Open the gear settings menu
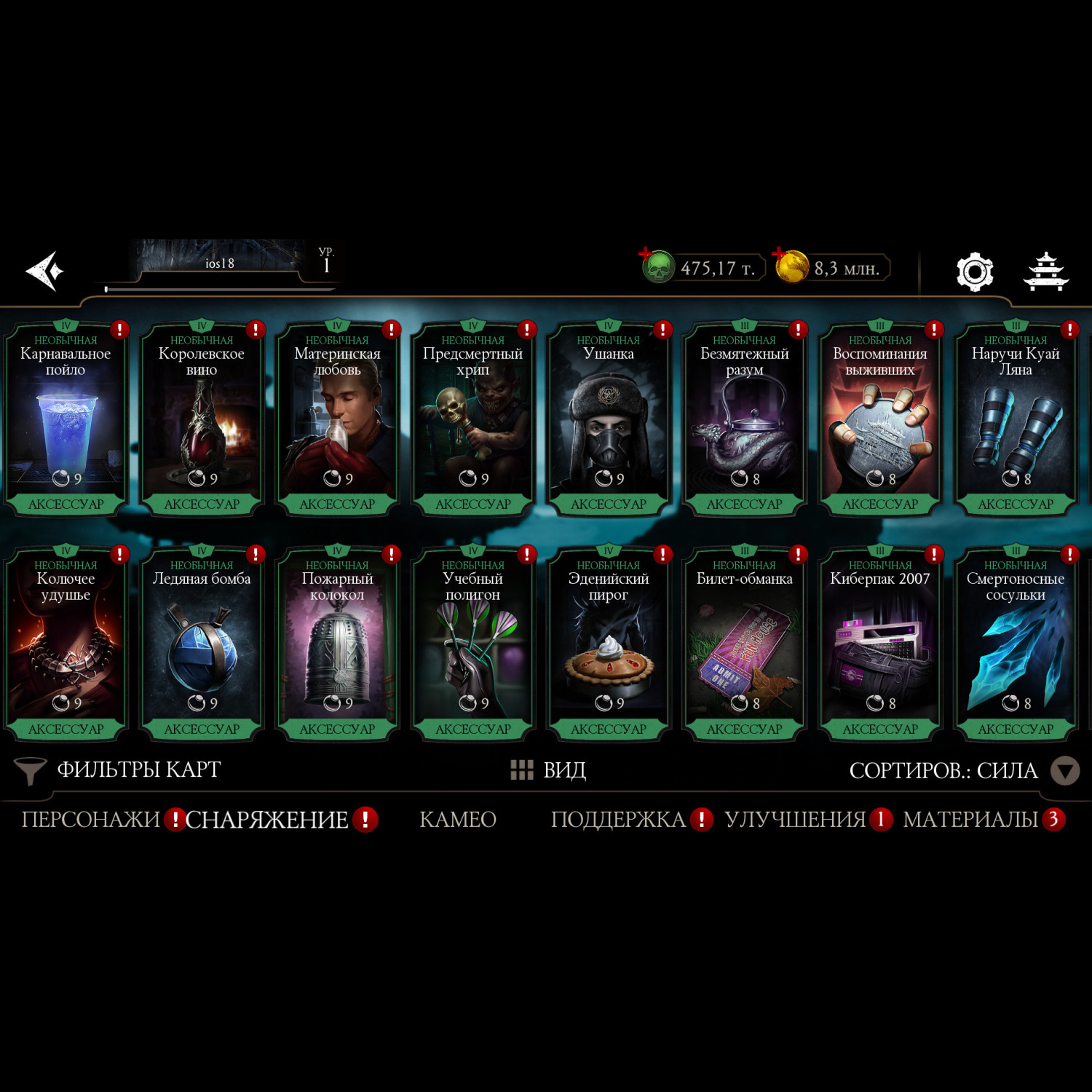 [974, 272]
